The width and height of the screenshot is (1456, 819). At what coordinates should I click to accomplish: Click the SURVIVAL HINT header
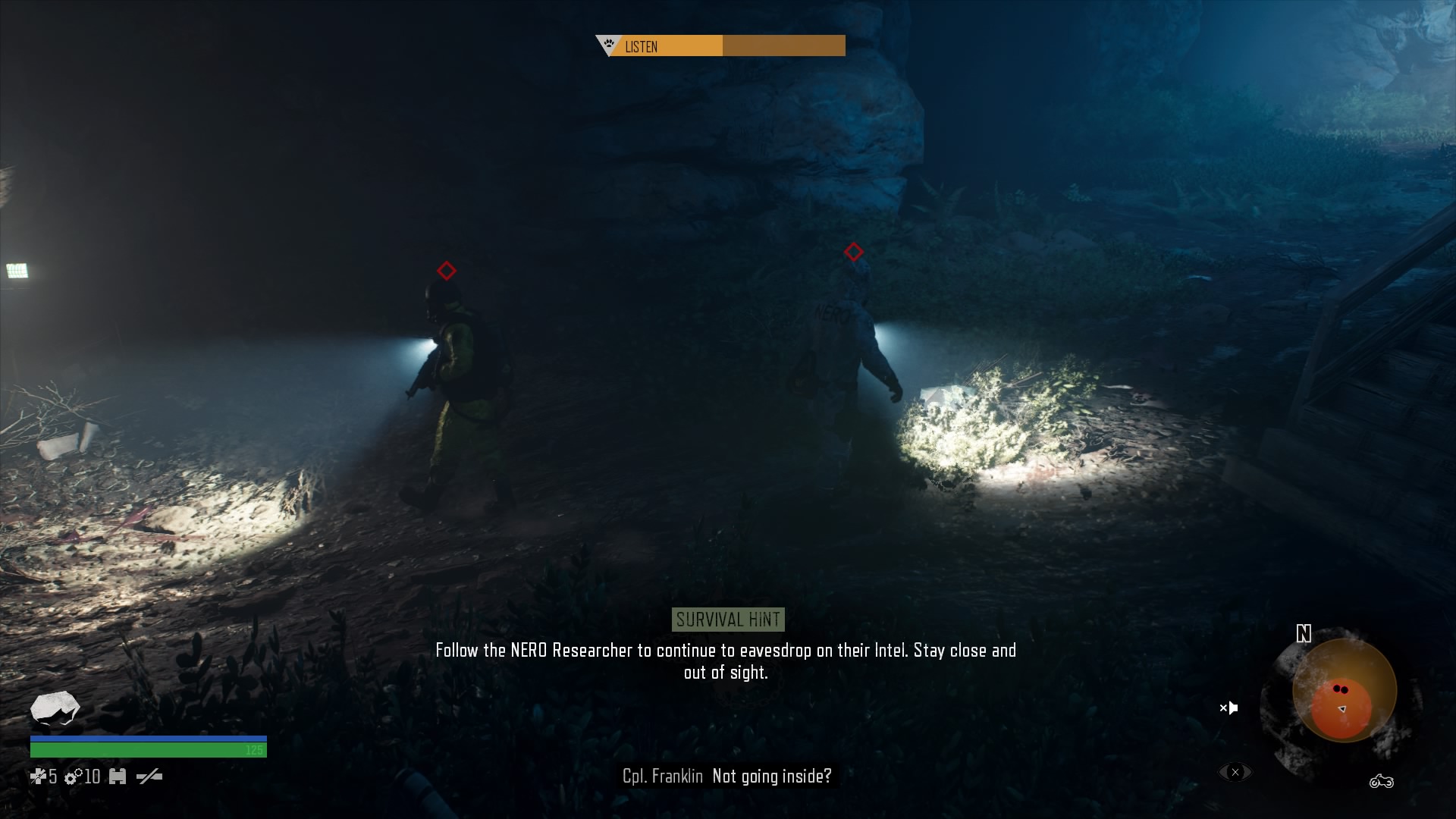click(727, 620)
